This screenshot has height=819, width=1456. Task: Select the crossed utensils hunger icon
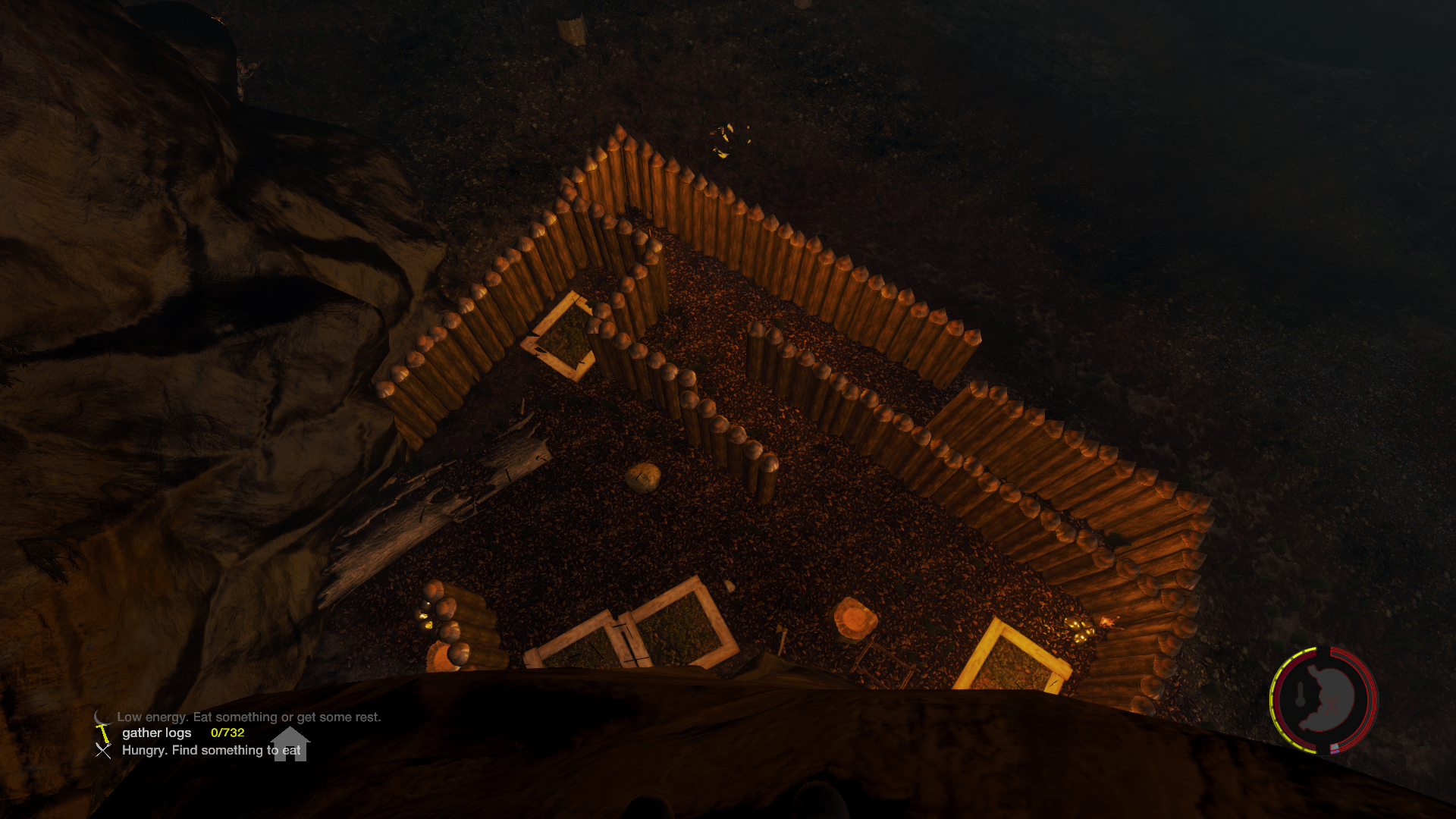103,751
